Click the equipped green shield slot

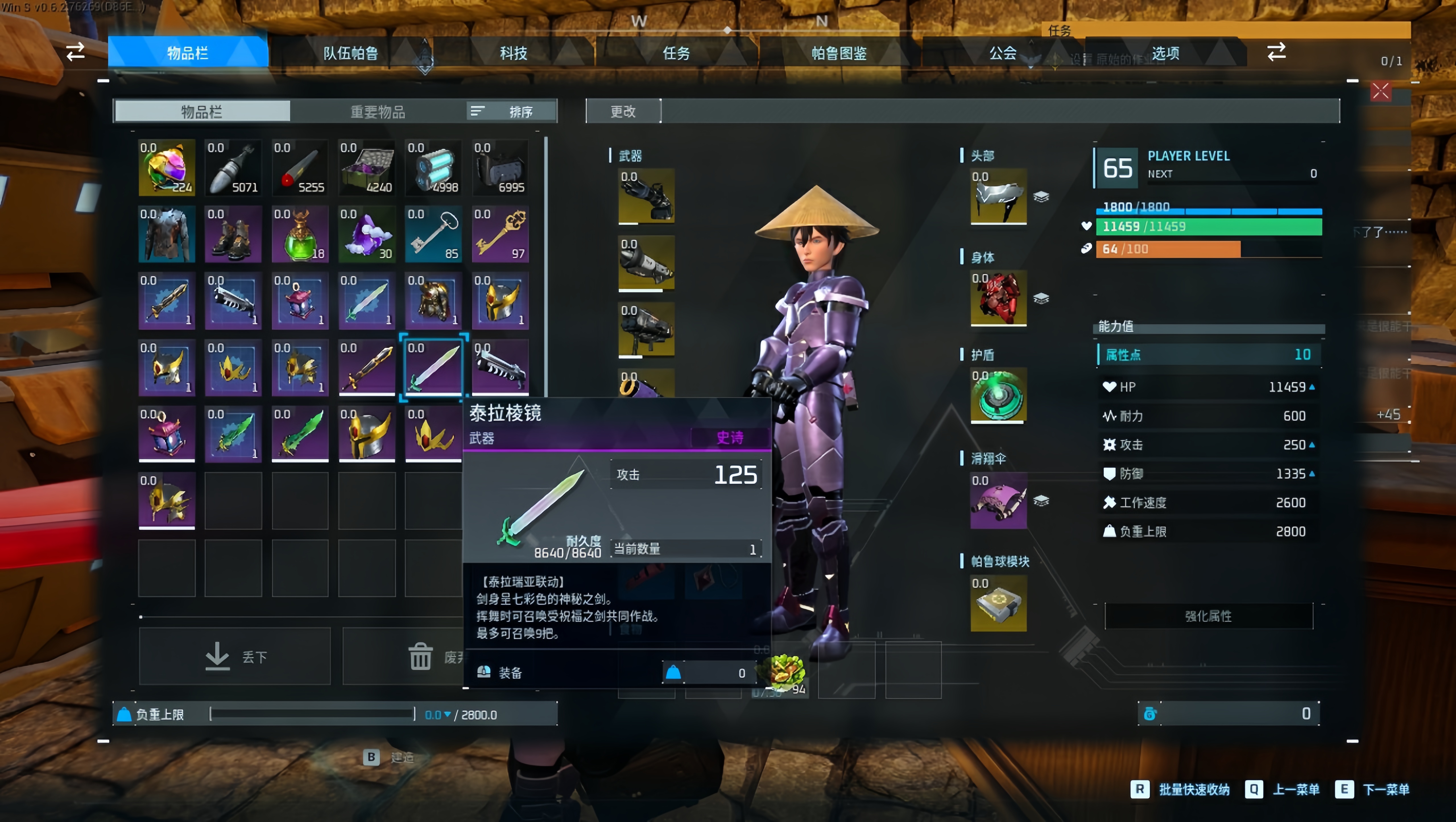(998, 395)
